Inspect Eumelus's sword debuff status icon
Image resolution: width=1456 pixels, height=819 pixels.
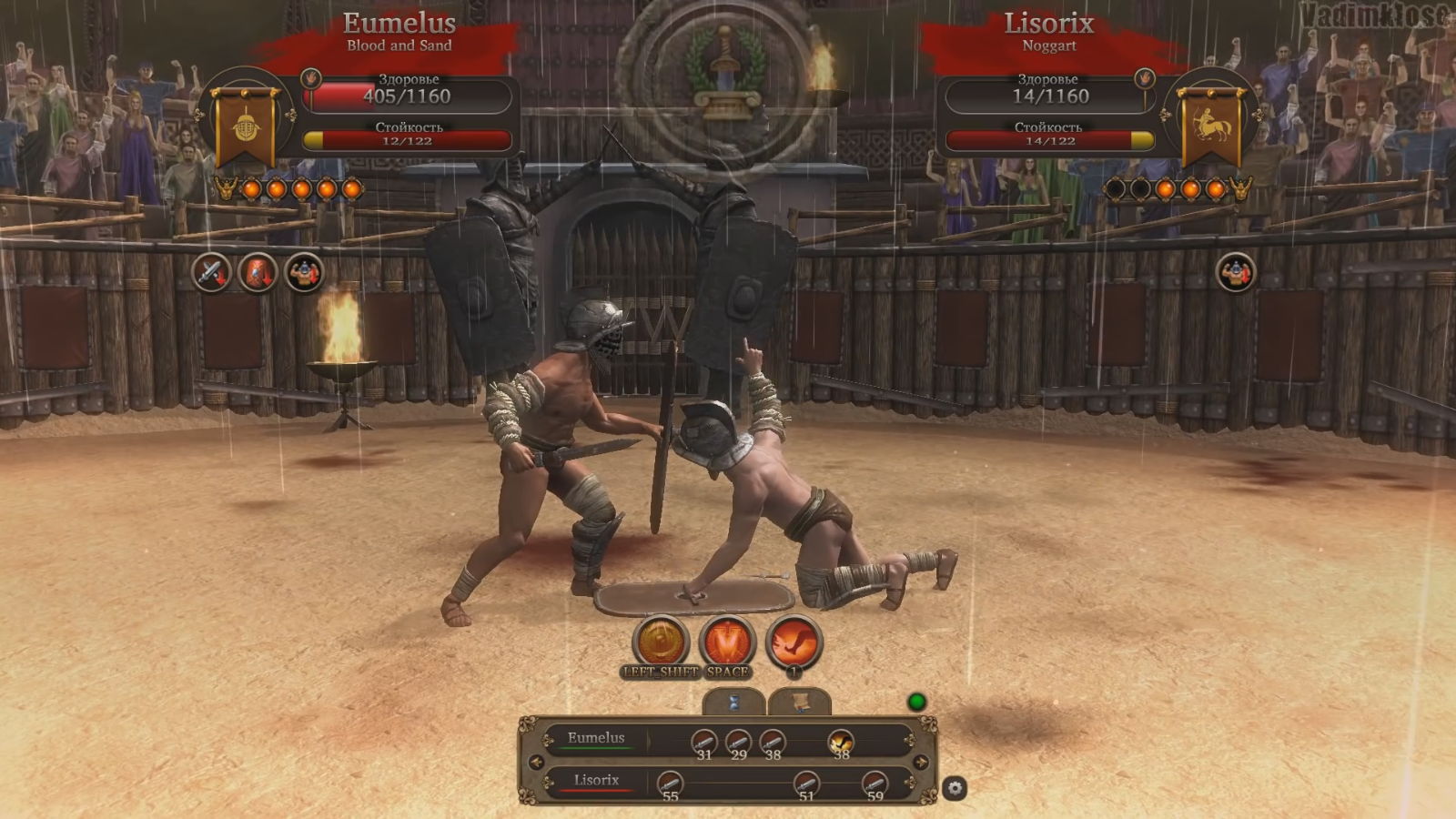211,272
